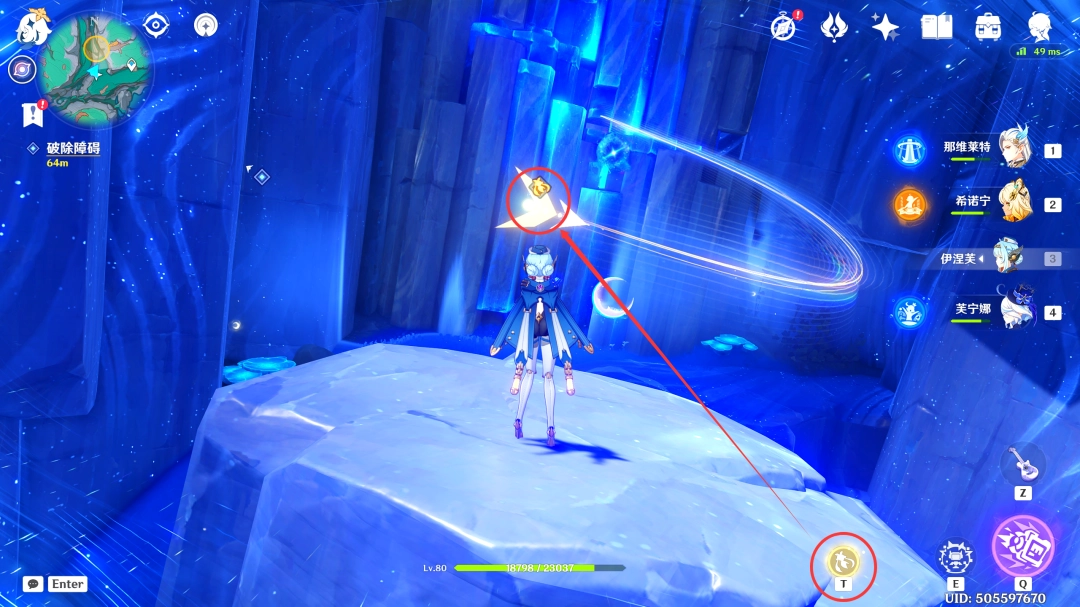Activate the elemental skill icon
Screen dimensions: 1080x607
click(955, 558)
